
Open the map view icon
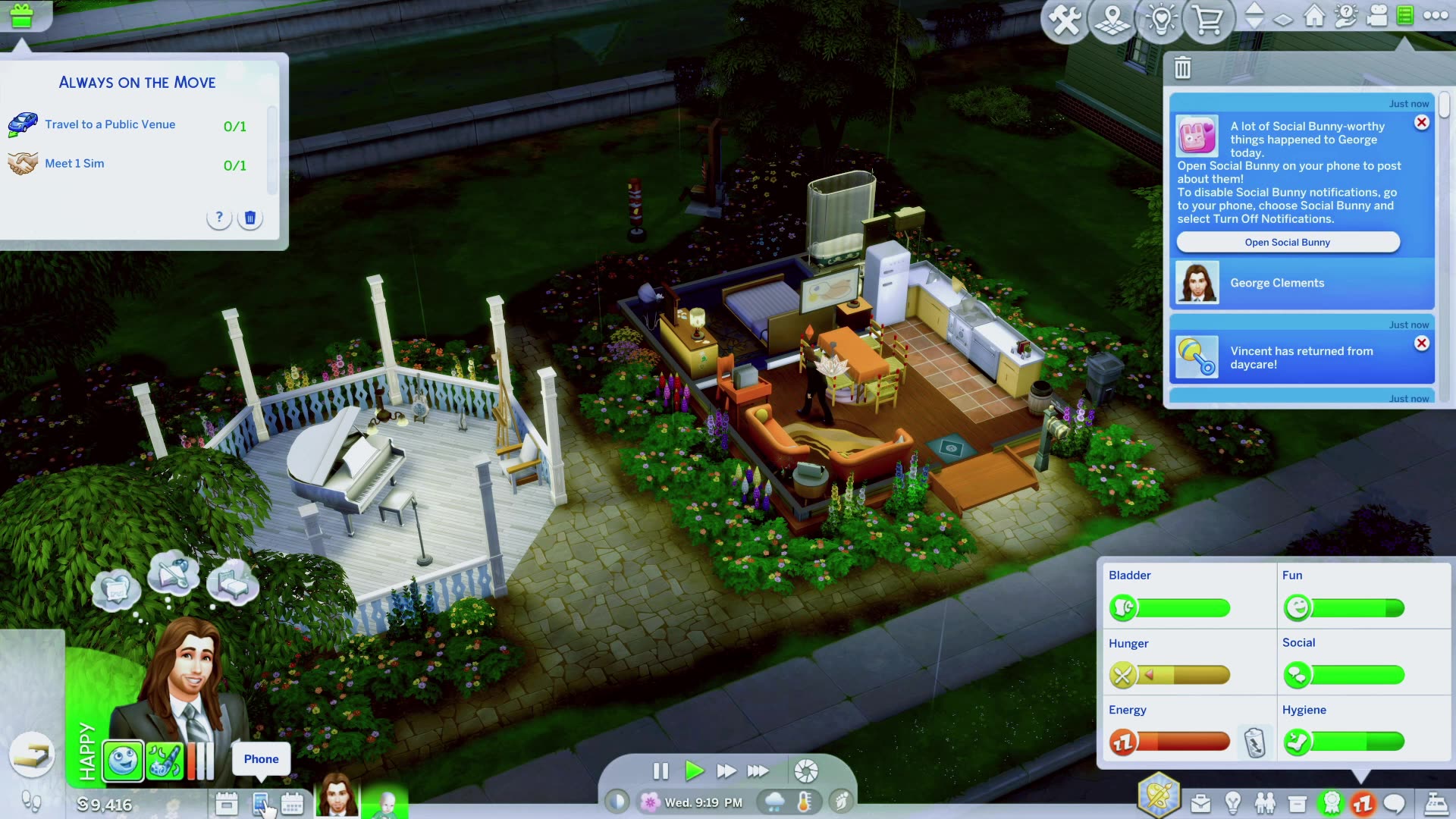(1112, 20)
